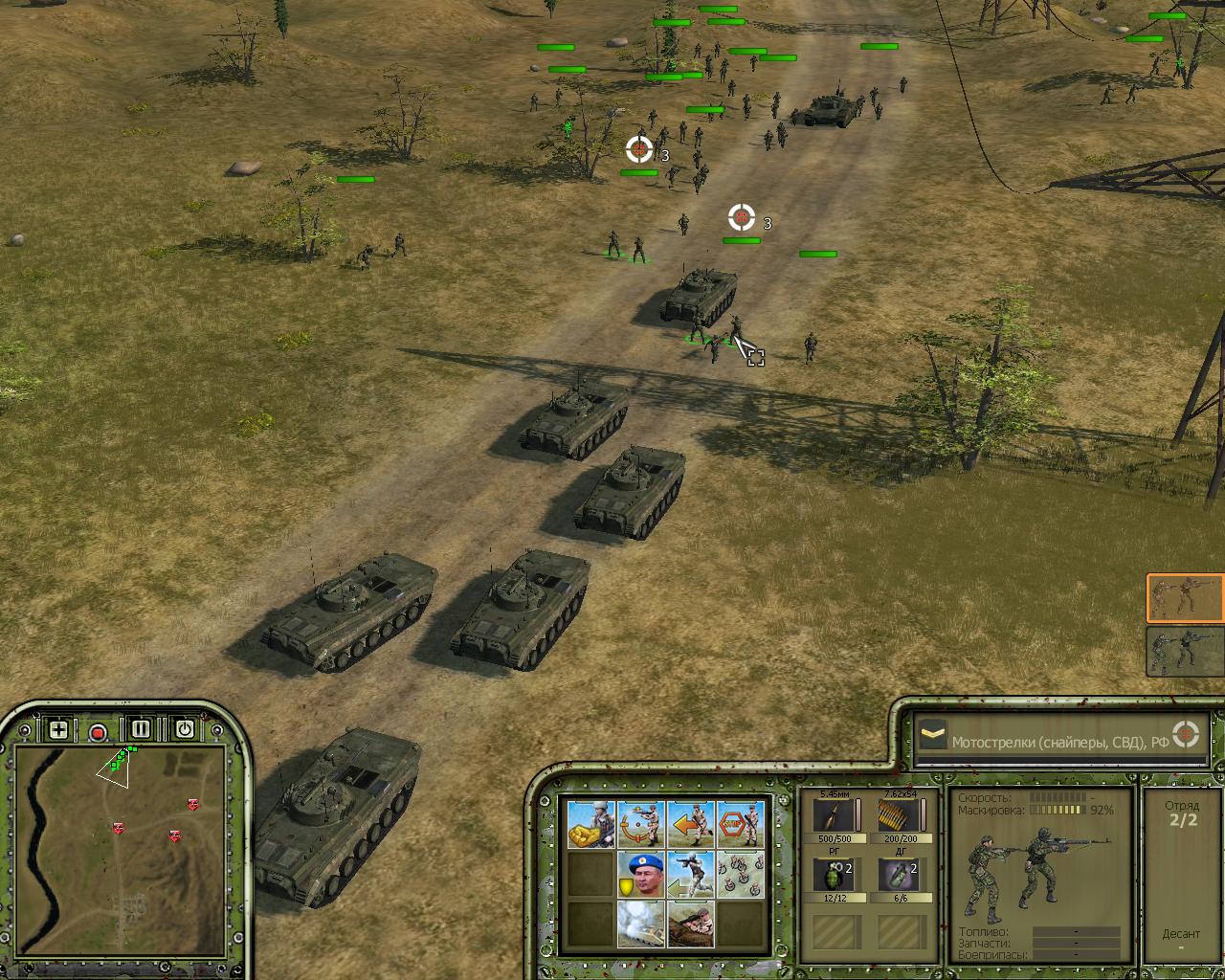This screenshot has height=980, width=1225.
Task: Click the red target icon beside unit name
Action: [x=1186, y=735]
